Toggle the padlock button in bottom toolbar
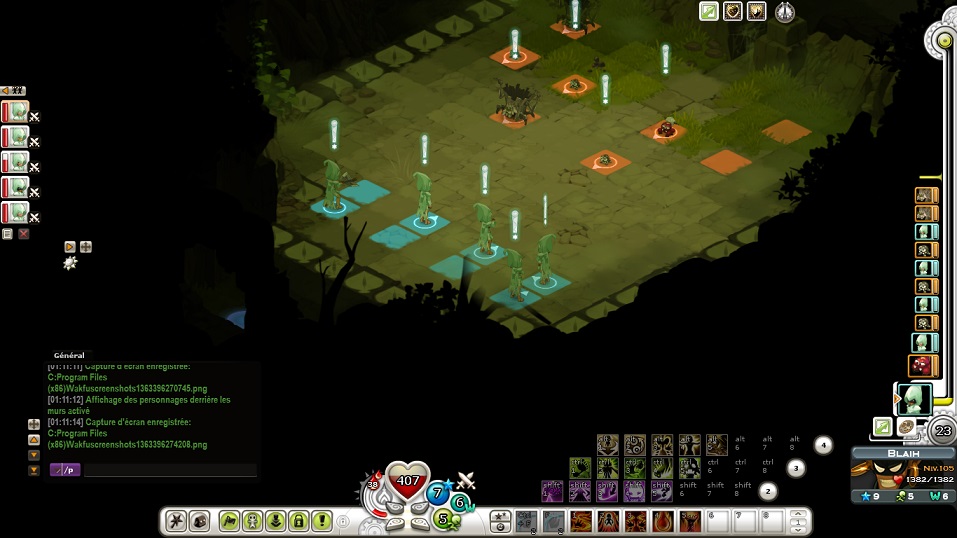The image size is (957, 538). [298, 521]
